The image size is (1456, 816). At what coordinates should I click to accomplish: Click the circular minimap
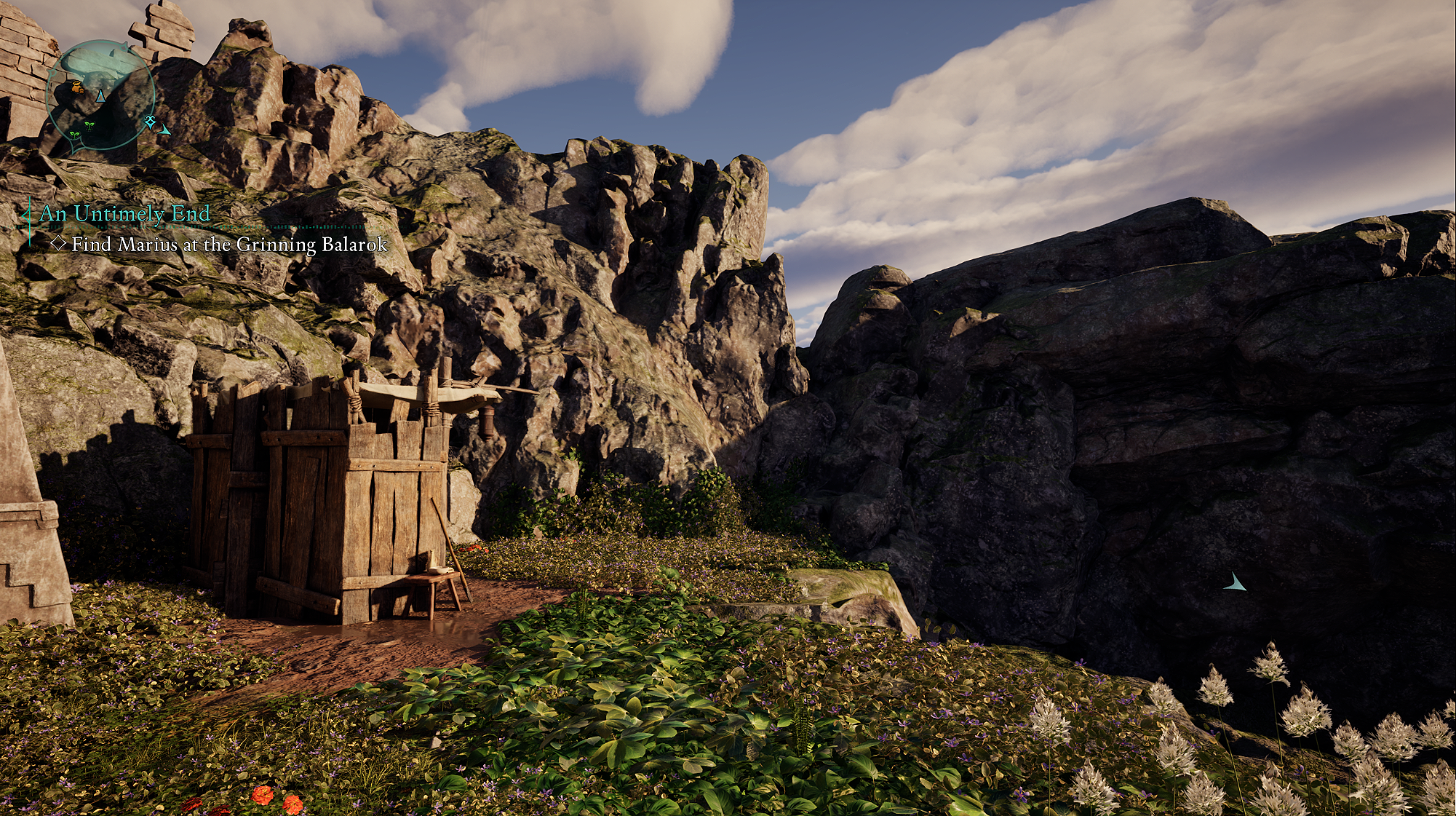(100, 95)
